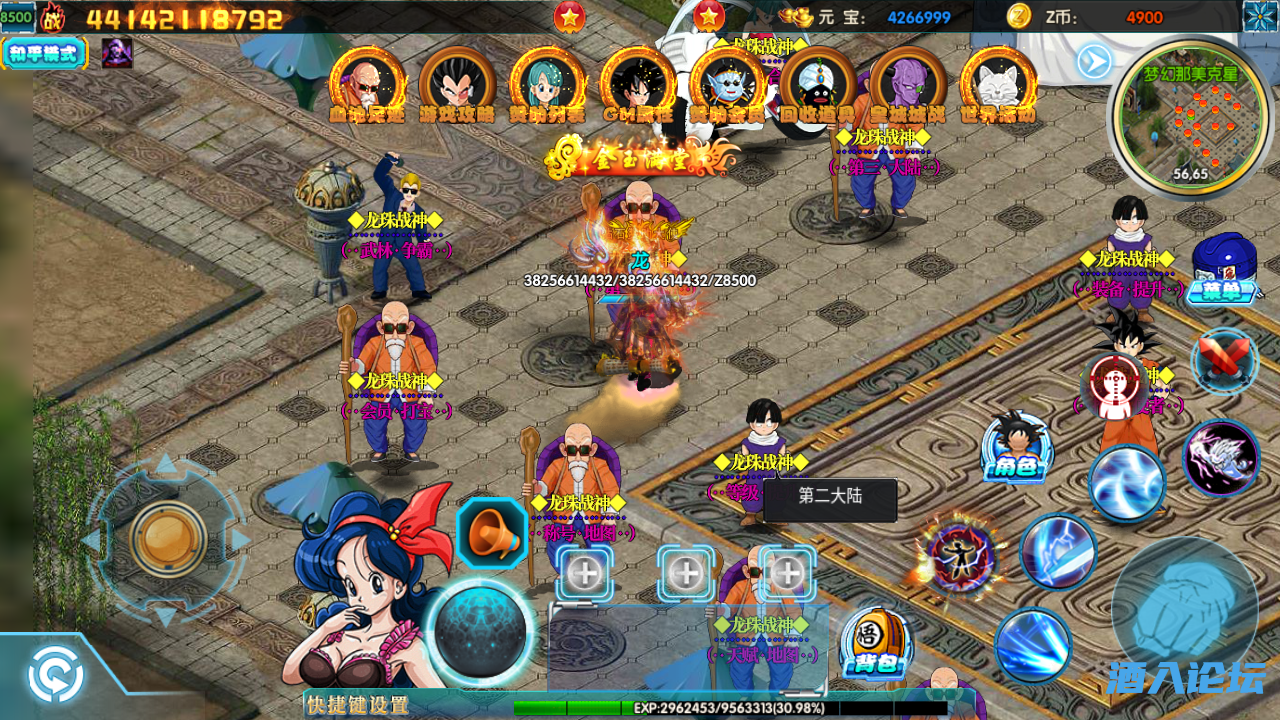Open the 背包 bag button
This screenshot has height=720, width=1280.
[x=876, y=645]
